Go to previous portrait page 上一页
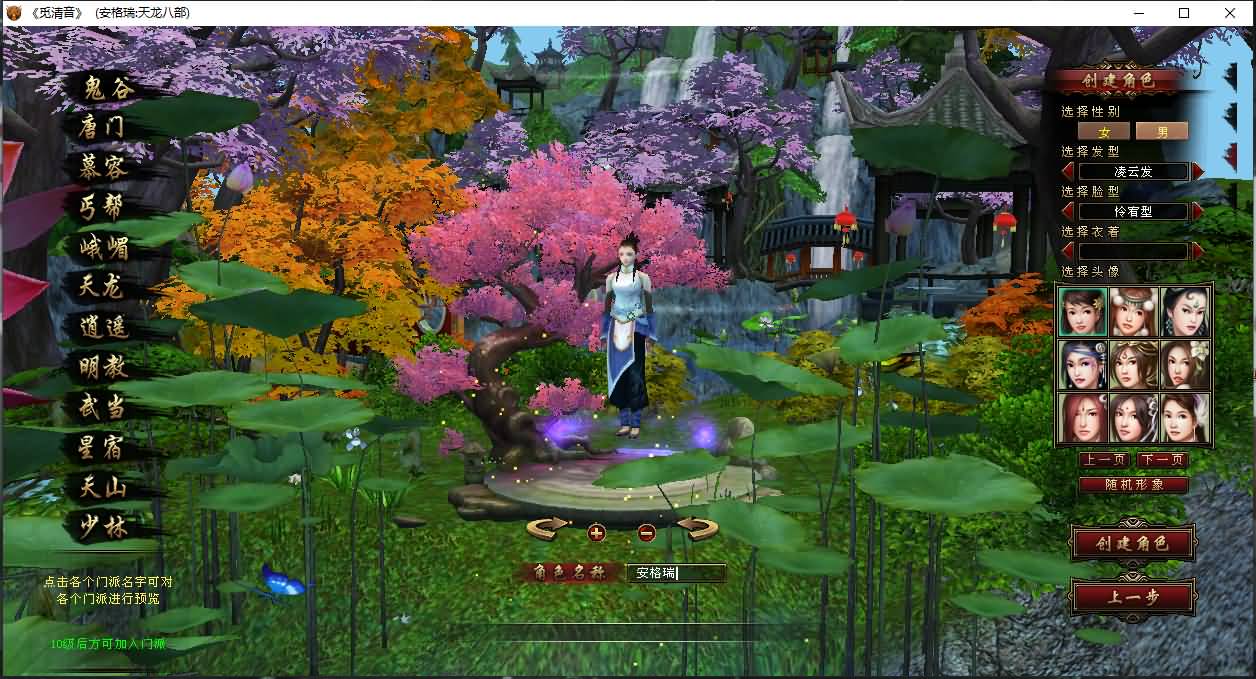 coord(1104,460)
